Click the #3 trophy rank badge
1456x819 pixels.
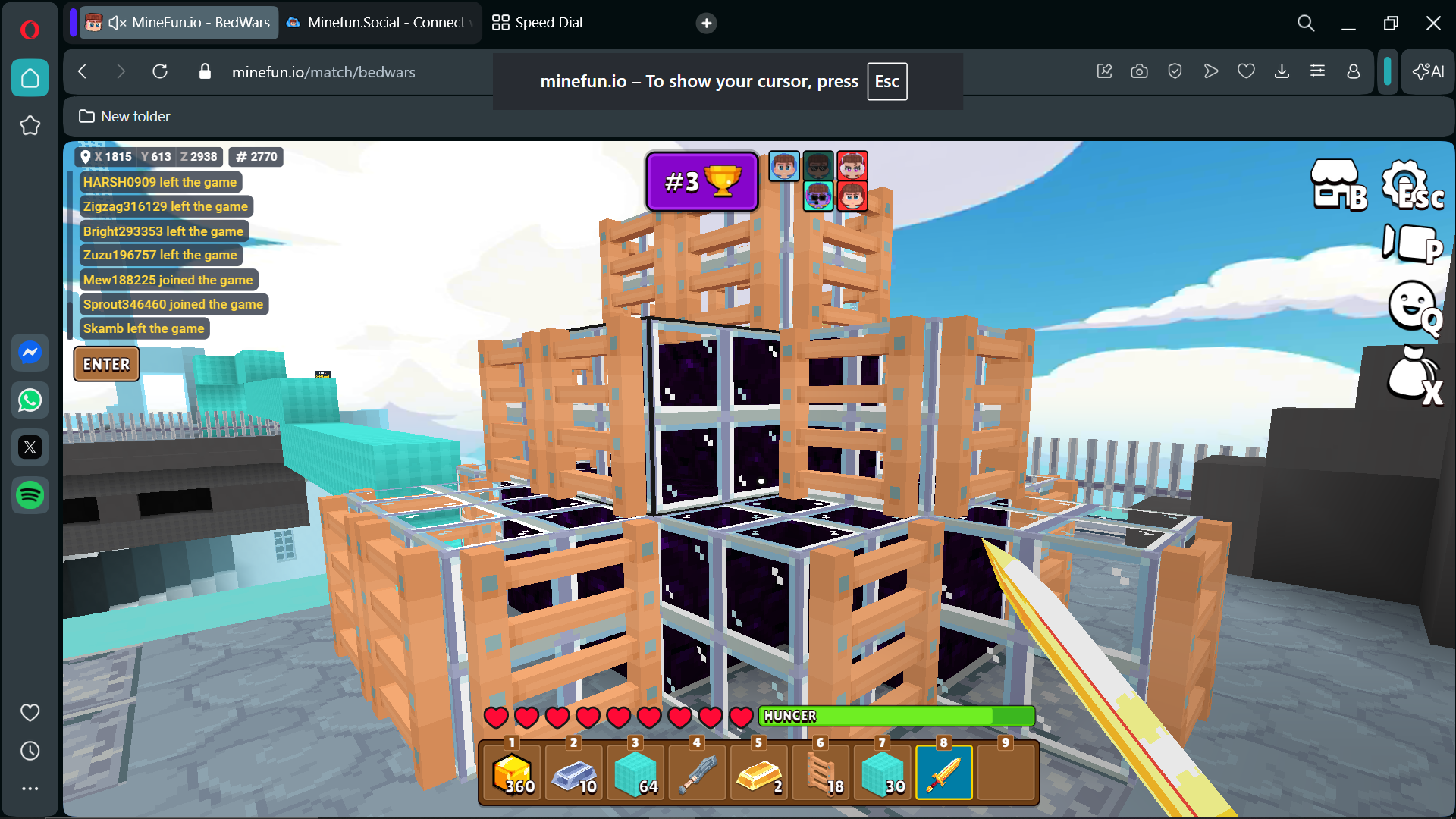pyautogui.click(x=701, y=182)
